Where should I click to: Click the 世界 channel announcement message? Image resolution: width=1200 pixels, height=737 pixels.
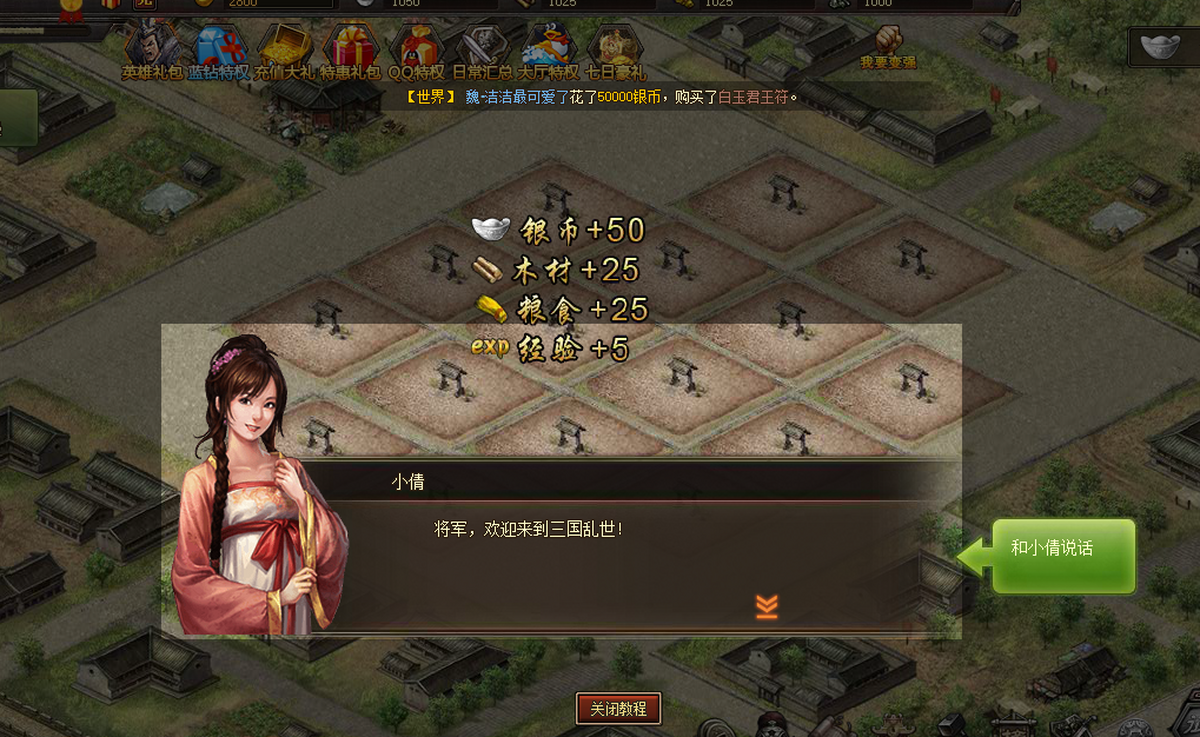602,97
